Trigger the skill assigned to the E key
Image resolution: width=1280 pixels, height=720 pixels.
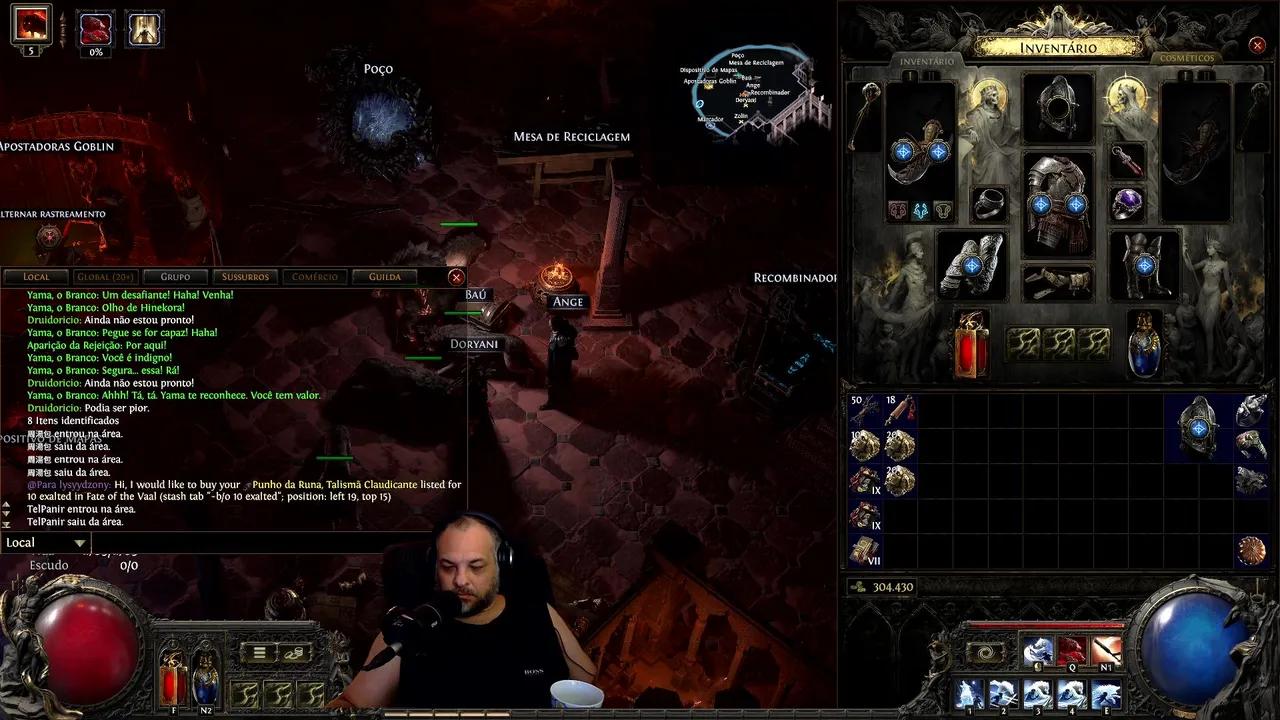(x=1105, y=695)
